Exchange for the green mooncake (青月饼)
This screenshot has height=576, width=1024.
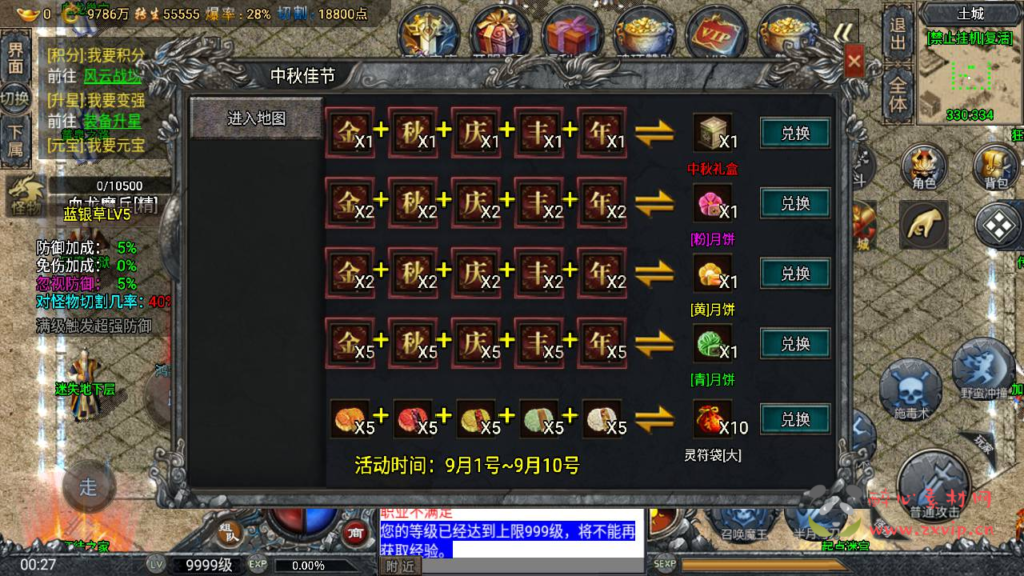[795, 343]
